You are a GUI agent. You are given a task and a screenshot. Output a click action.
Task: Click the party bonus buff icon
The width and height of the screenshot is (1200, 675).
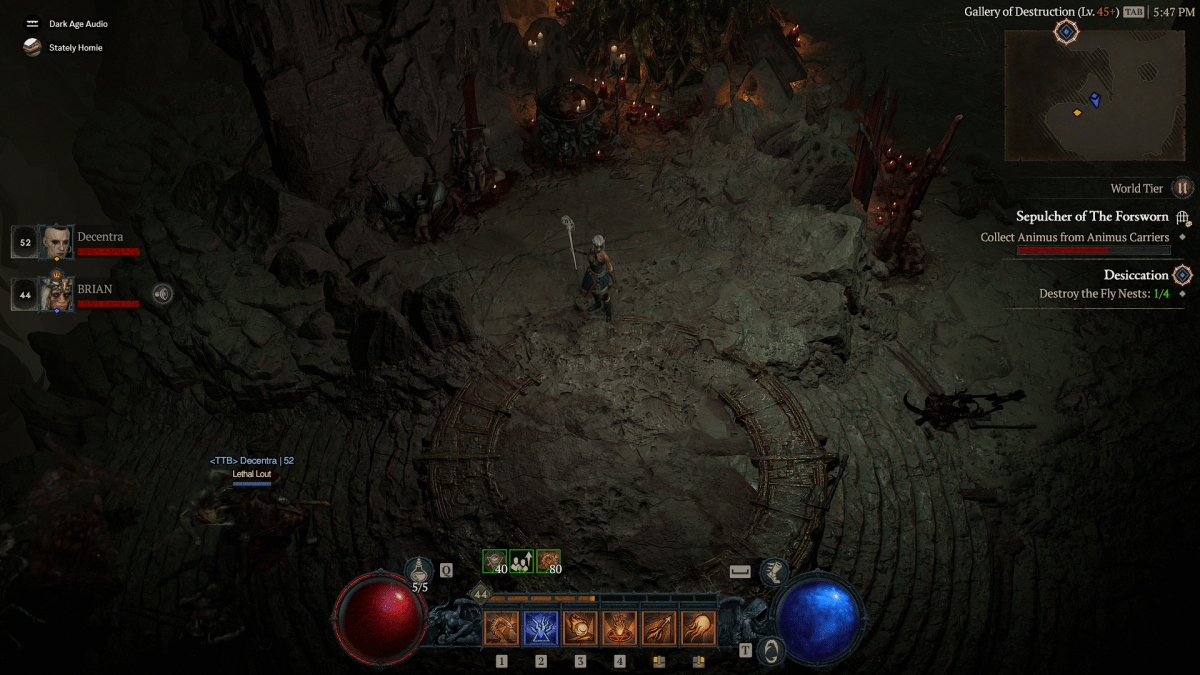(521, 561)
